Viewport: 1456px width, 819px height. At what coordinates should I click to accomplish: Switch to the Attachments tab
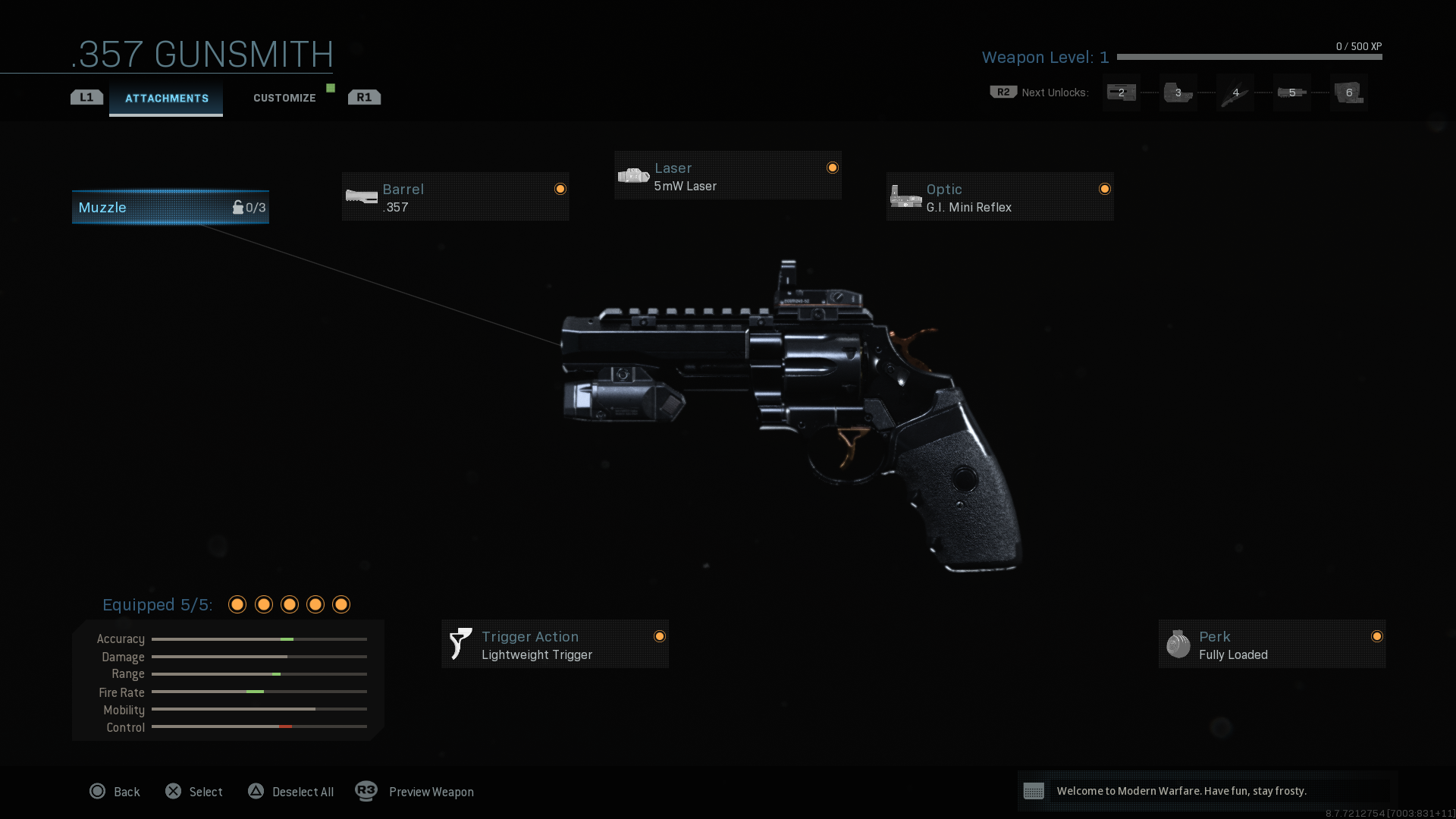tap(166, 99)
